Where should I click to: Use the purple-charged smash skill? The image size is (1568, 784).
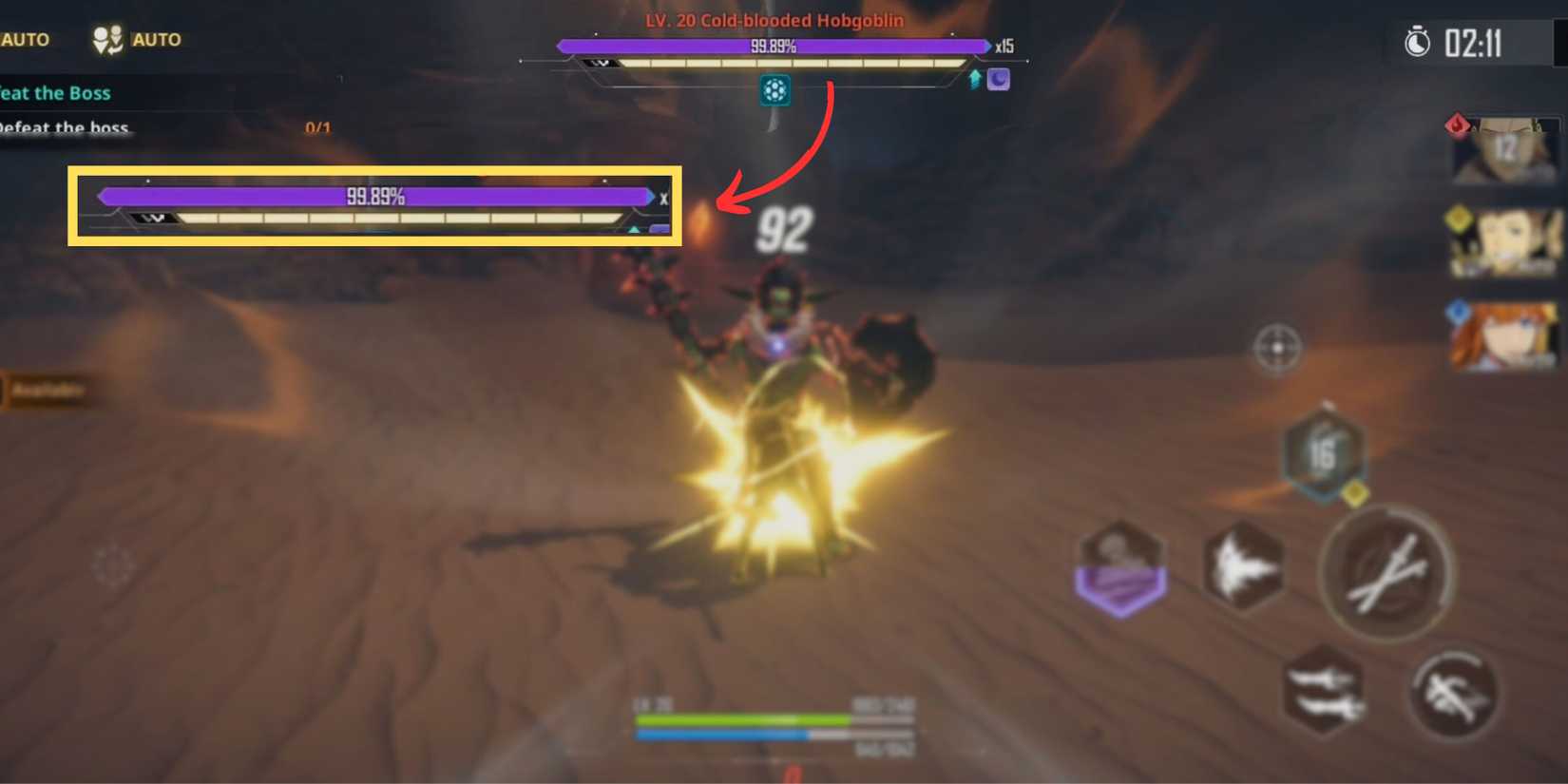coord(1121,567)
